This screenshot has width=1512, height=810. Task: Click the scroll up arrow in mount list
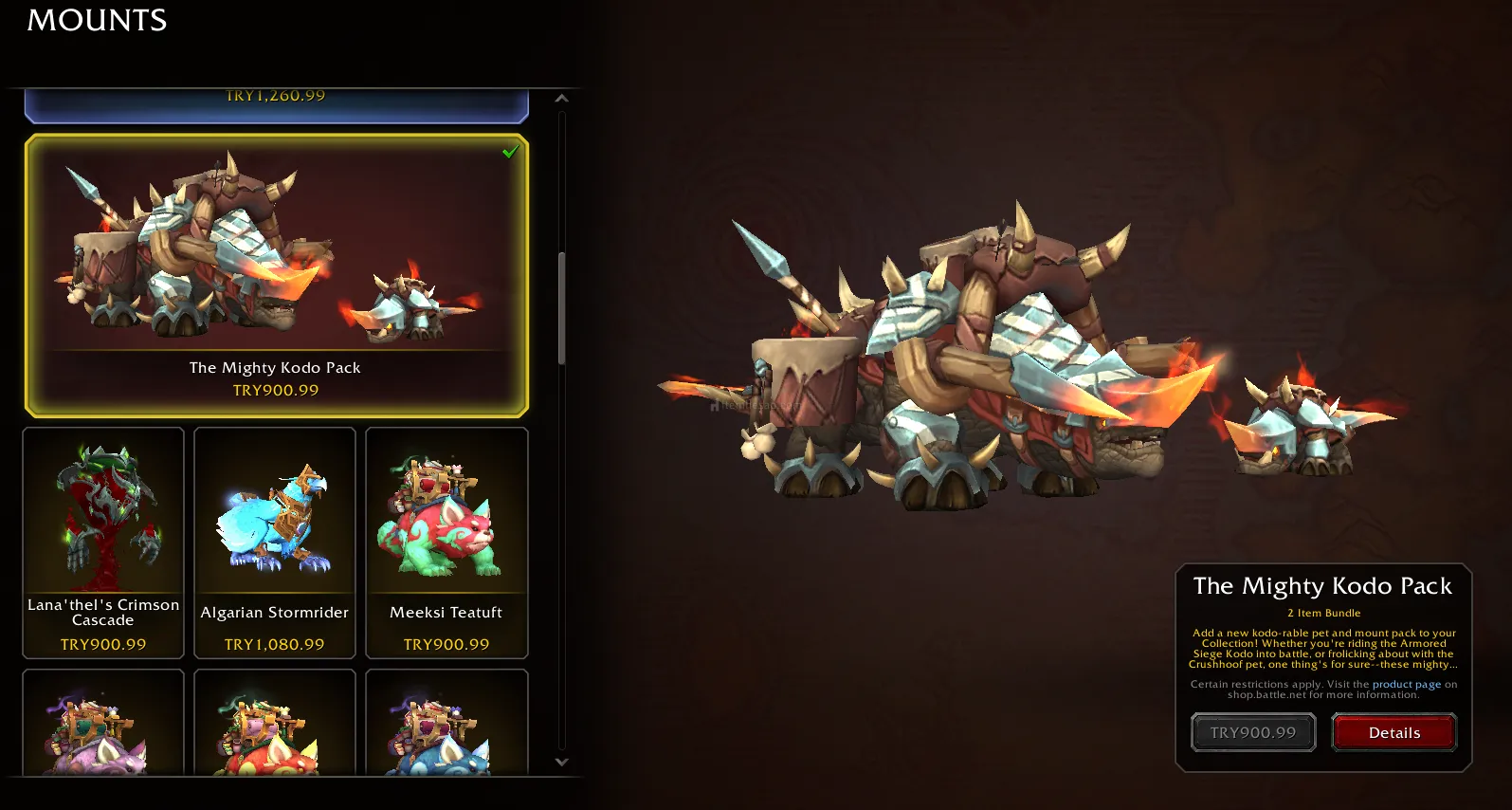pyautogui.click(x=561, y=99)
